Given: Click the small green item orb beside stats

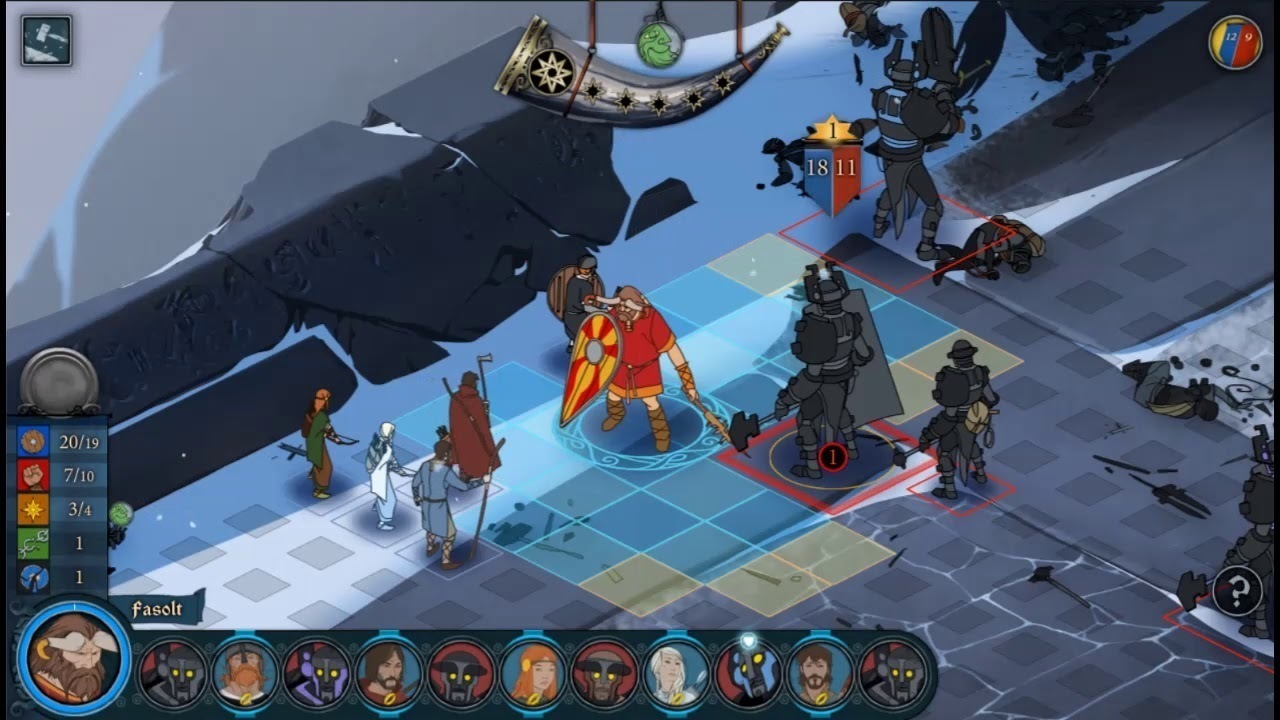Looking at the screenshot, I should [x=120, y=514].
